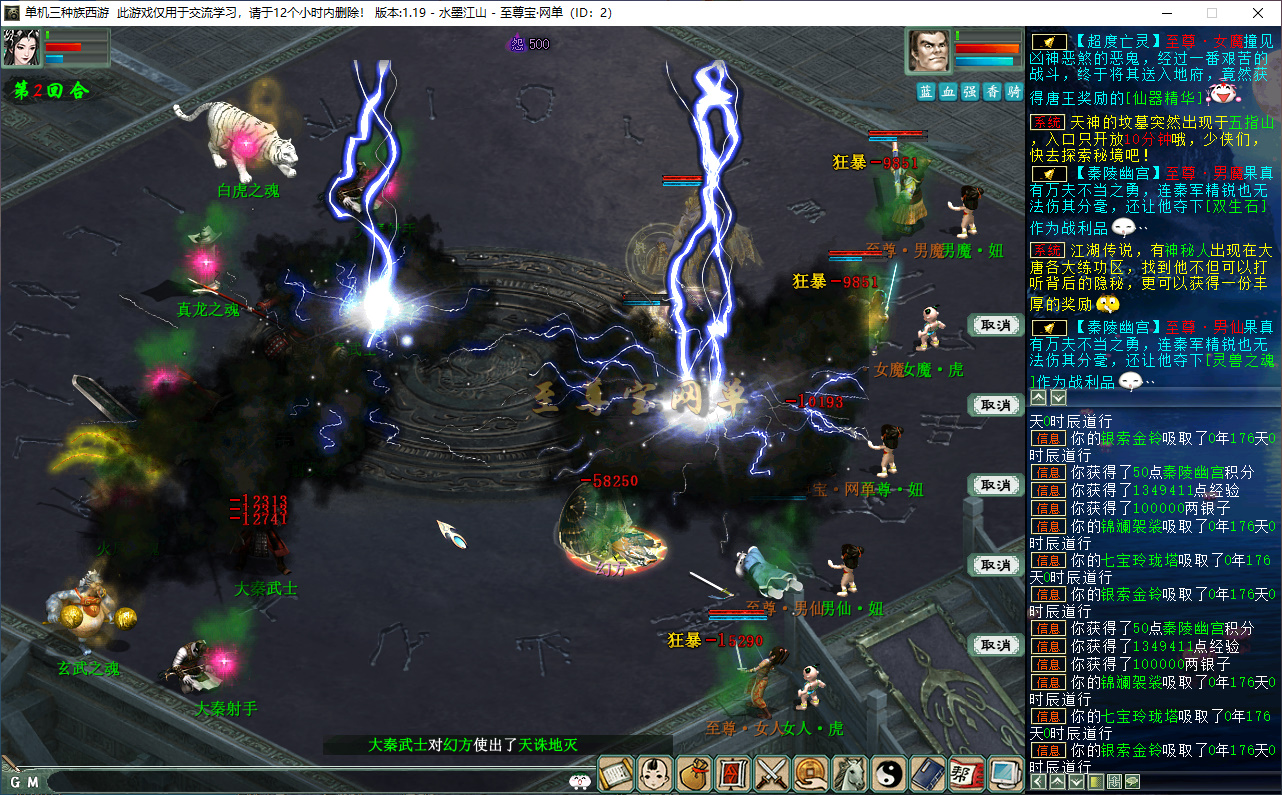
Task: Close the game window
Action: click(1258, 13)
